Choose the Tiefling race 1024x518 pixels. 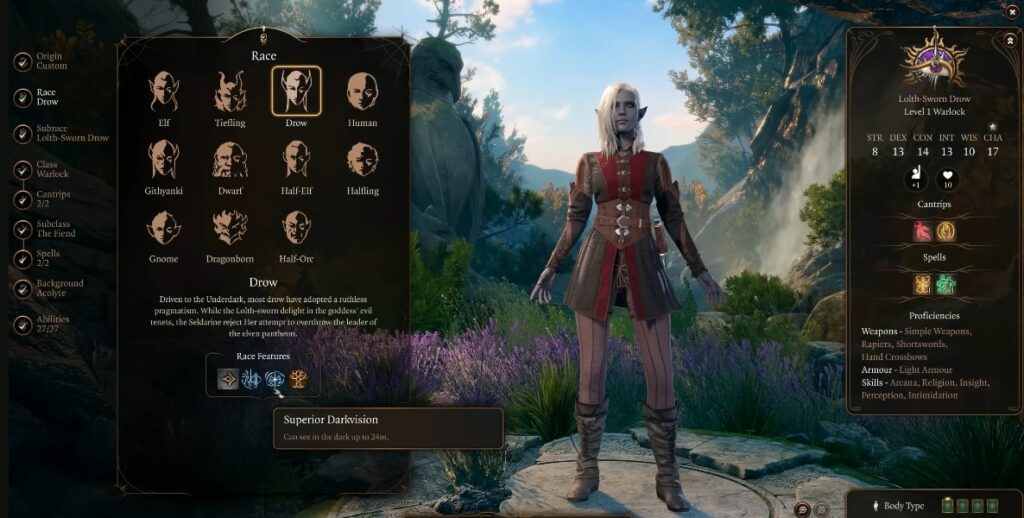pyautogui.click(x=230, y=92)
